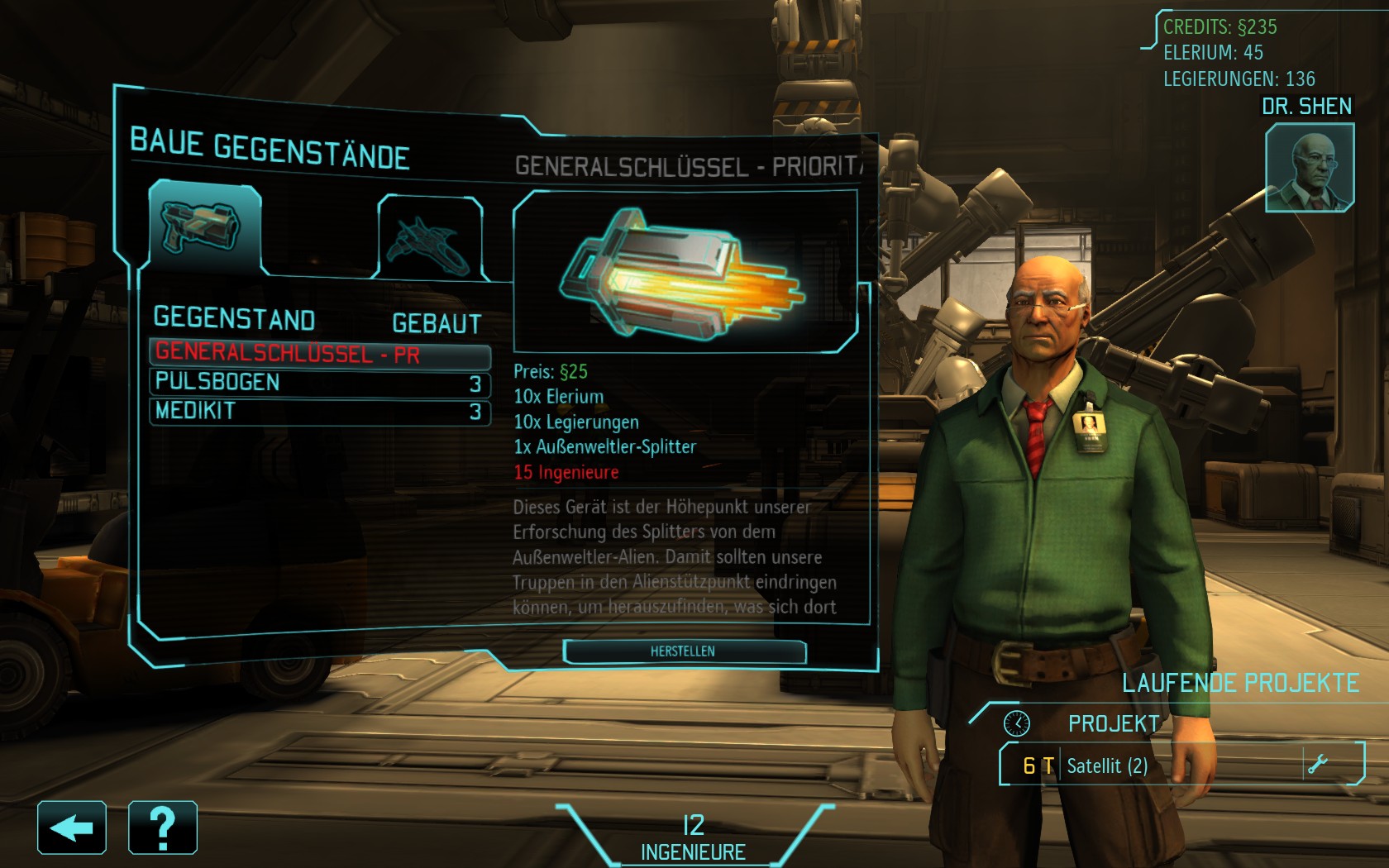Select the Generalschlüssel list entry

[319, 354]
